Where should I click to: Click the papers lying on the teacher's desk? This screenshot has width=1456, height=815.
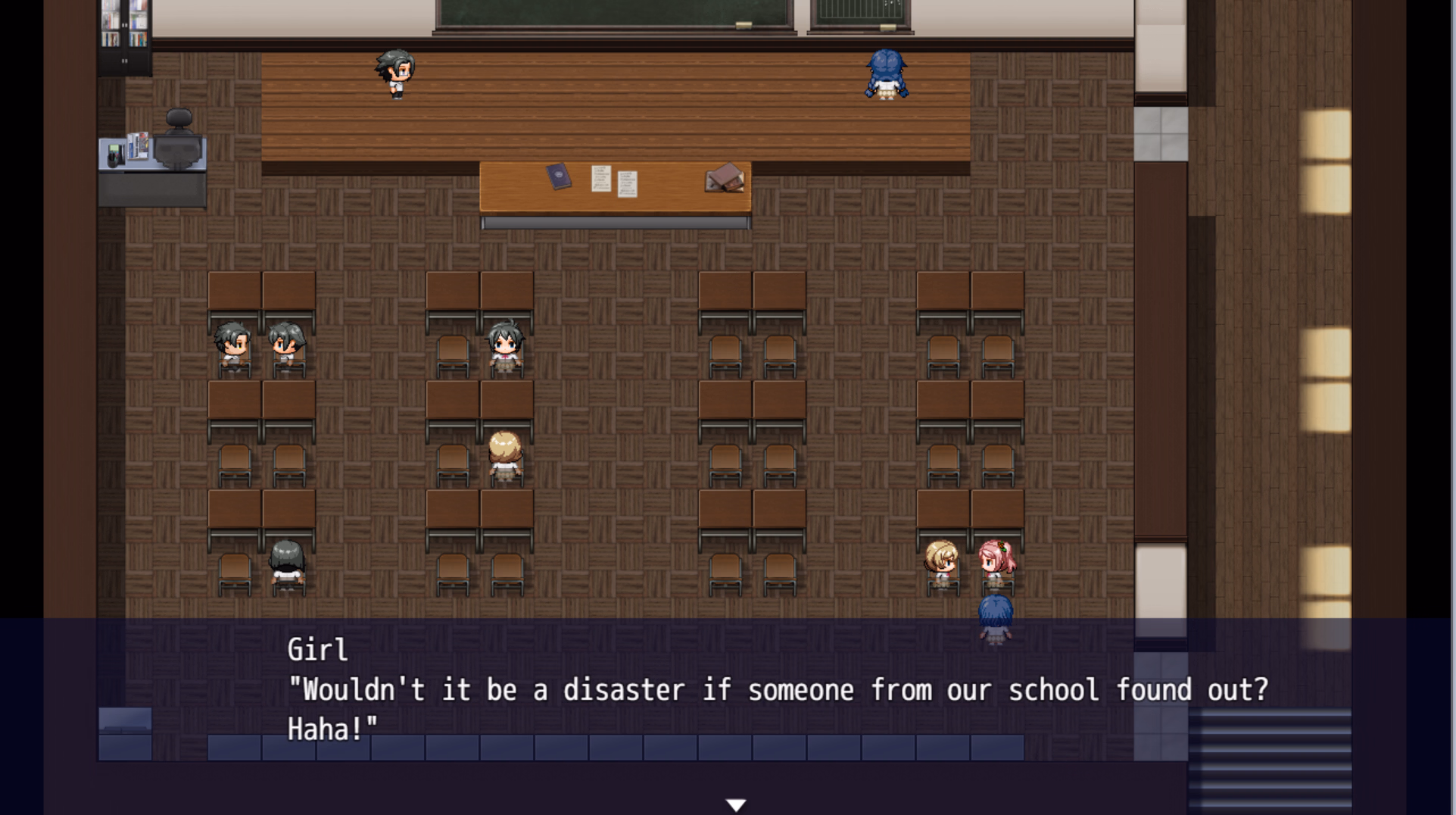pos(615,182)
